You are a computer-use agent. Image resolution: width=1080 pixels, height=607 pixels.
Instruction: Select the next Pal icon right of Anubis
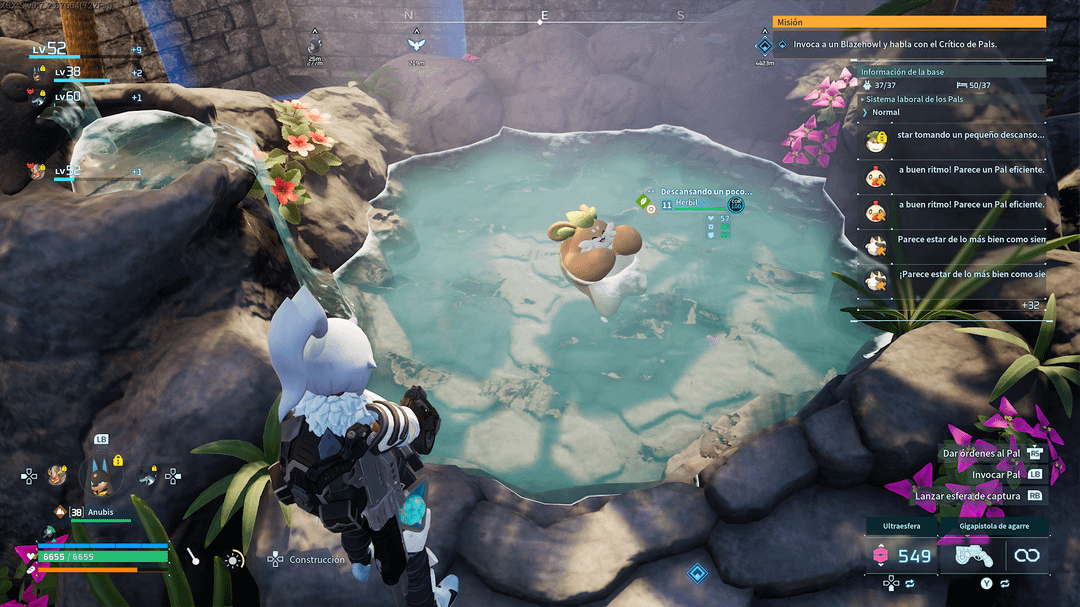point(147,476)
